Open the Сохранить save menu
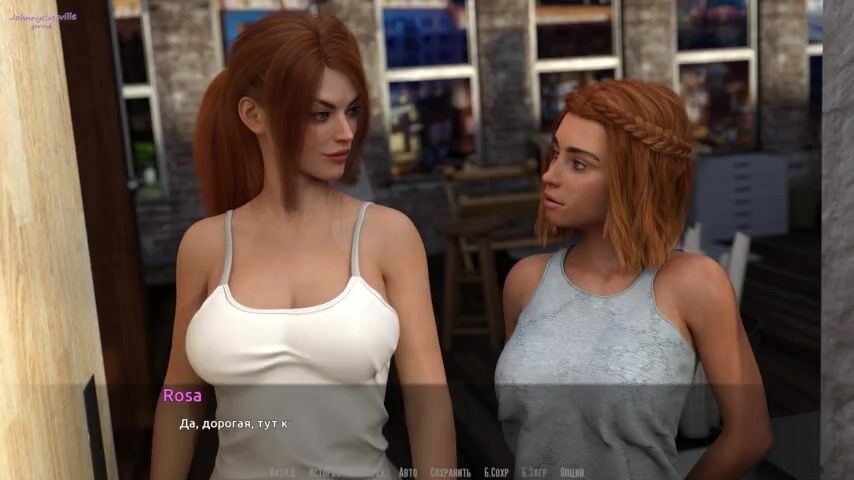The height and width of the screenshot is (480, 854). pyautogui.click(x=450, y=472)
